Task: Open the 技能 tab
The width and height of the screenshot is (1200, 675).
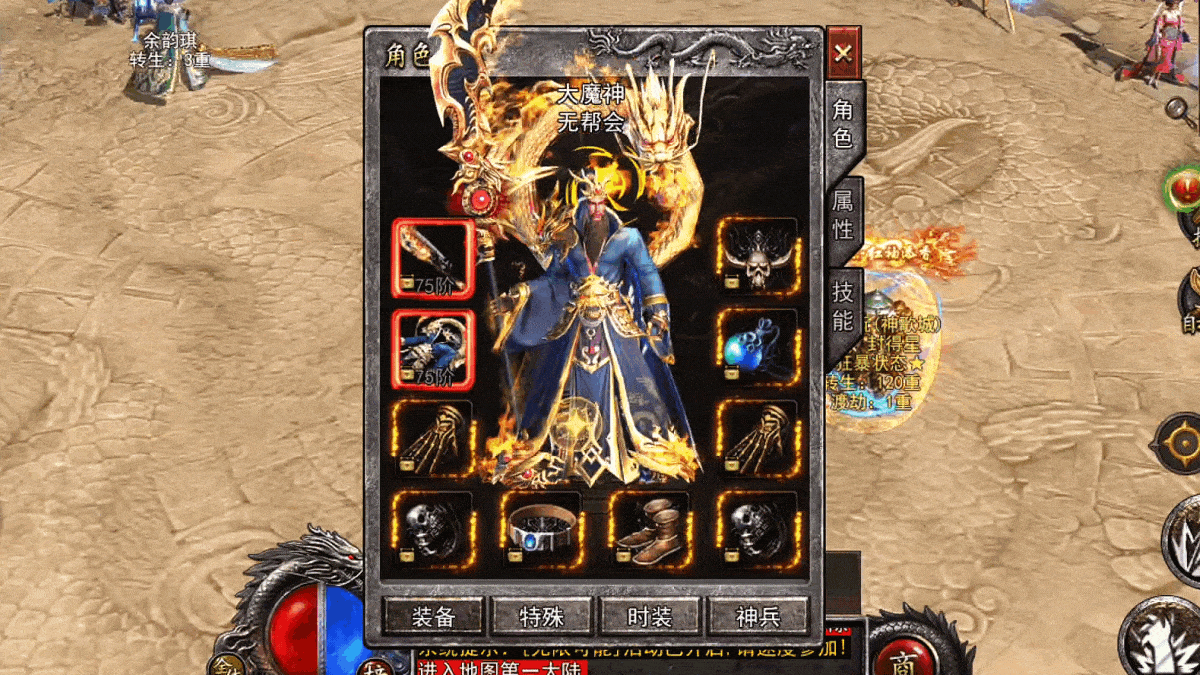Action: point(843,306)
